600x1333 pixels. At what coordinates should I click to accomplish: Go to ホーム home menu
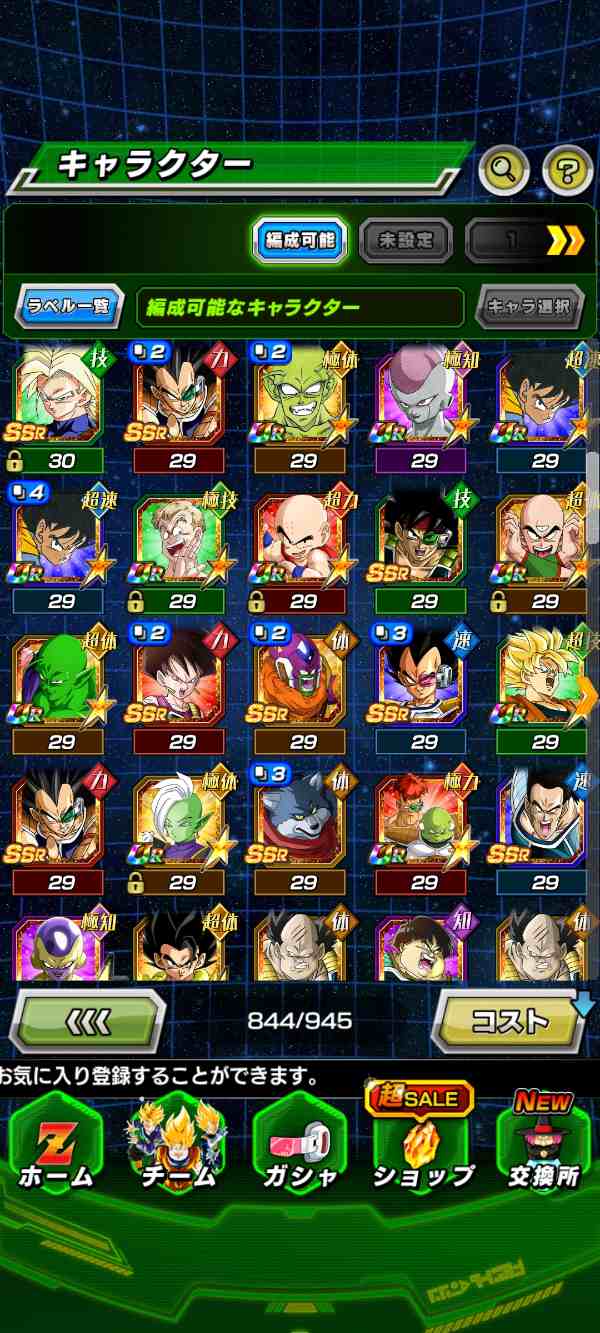click(x=56, y=1143)
